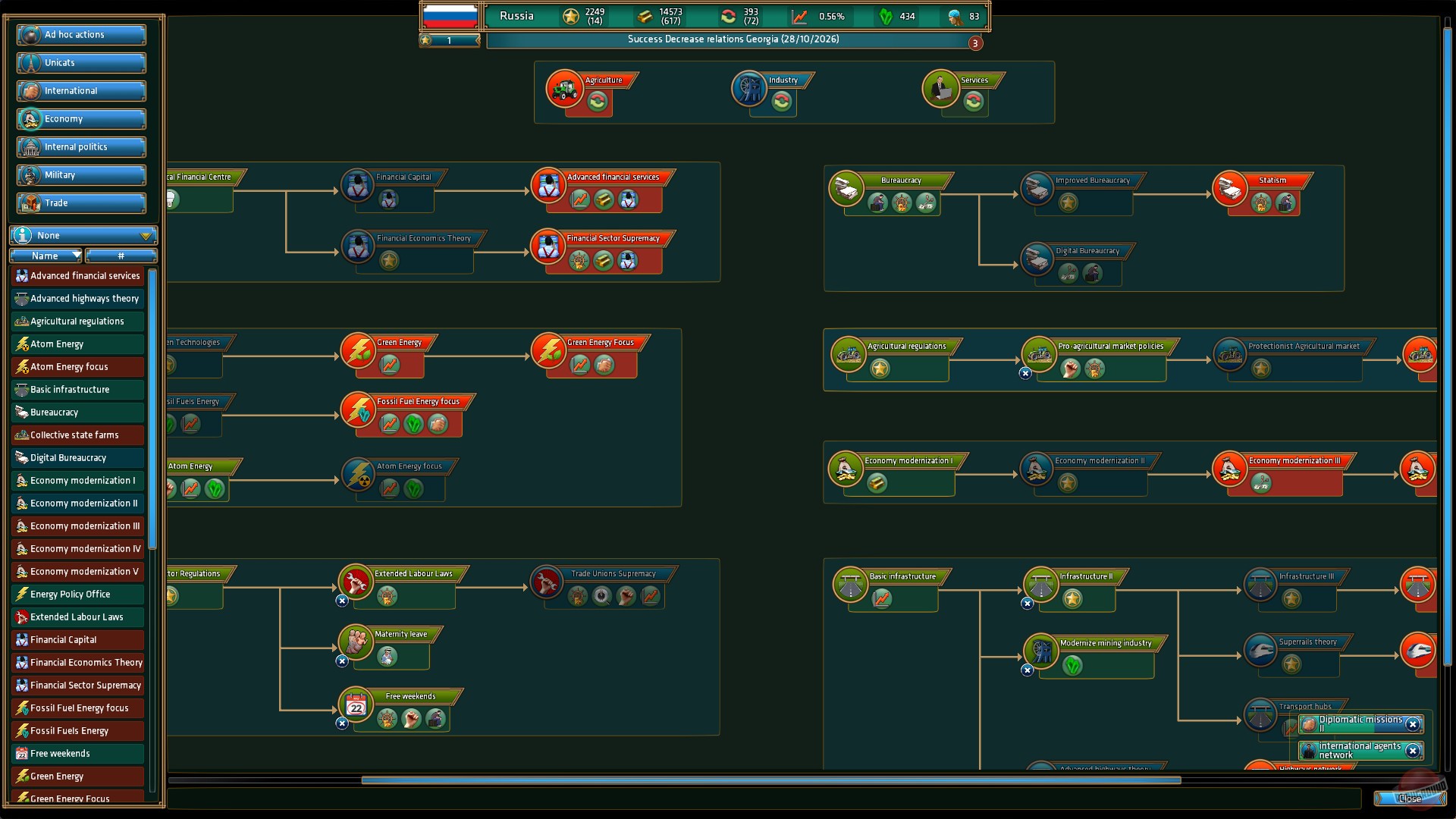The image size is (1456, 819).
Task: Click the Atom Energy focus icon
Action: (358, 475)
